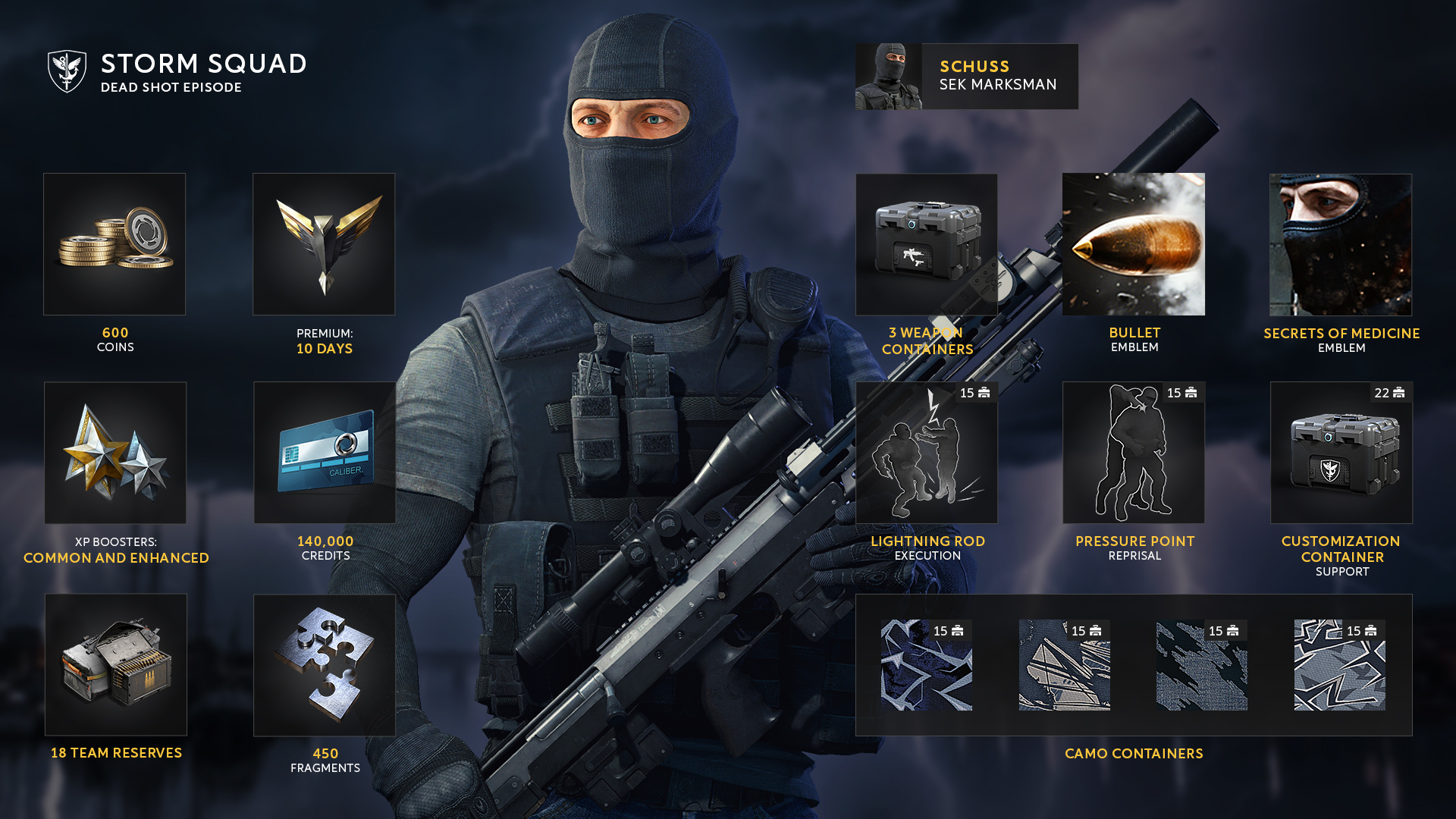Click the Storm Squad shield emblem
This screenshot has height=819, width=1456.
tap(67, 71)
